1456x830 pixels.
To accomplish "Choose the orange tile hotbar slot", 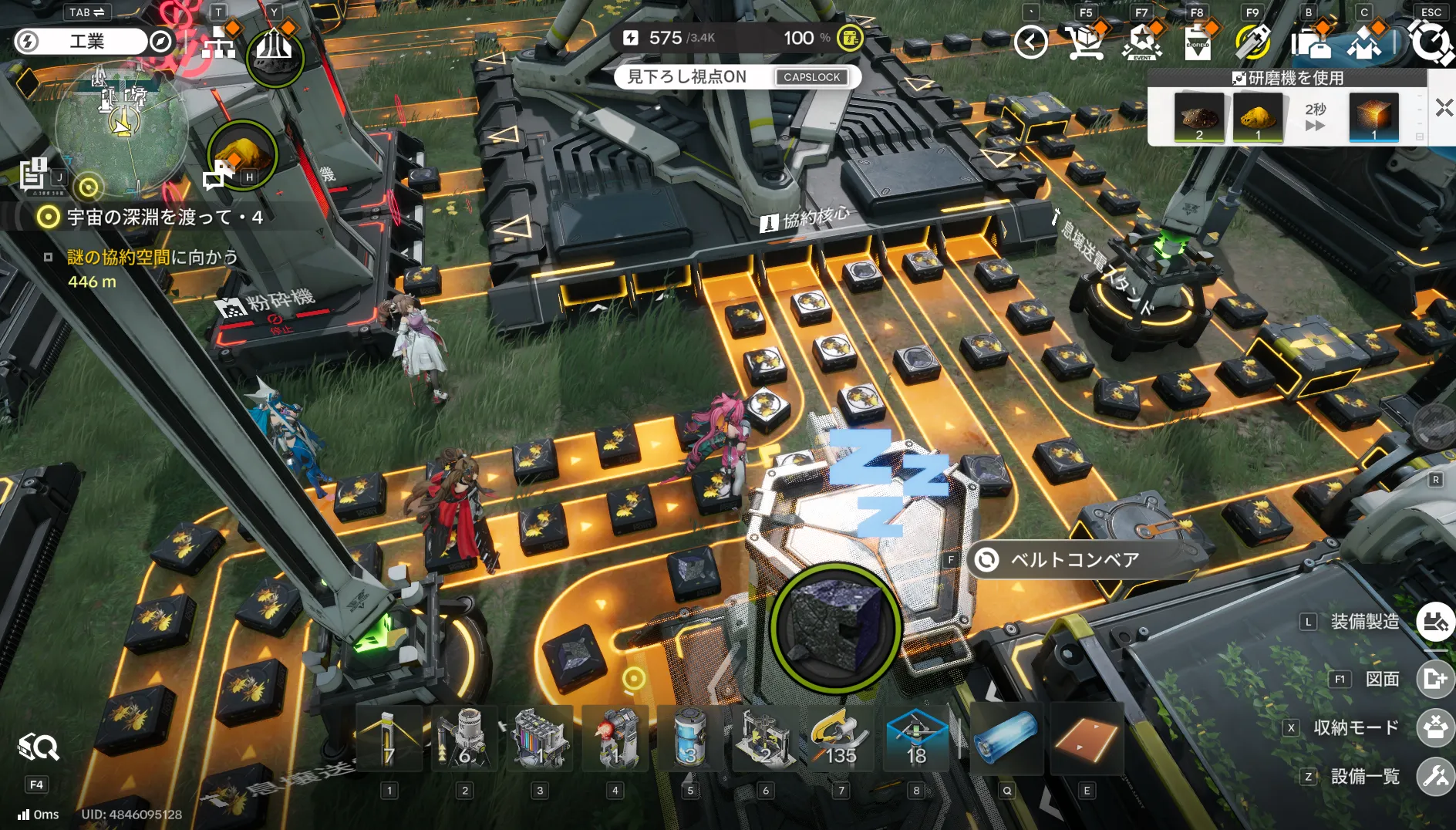I will coord(1086,738).
